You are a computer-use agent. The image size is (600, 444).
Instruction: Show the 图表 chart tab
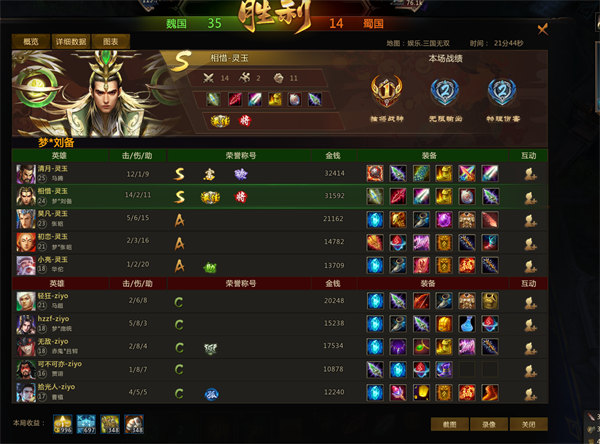click(x=115, y=42)
